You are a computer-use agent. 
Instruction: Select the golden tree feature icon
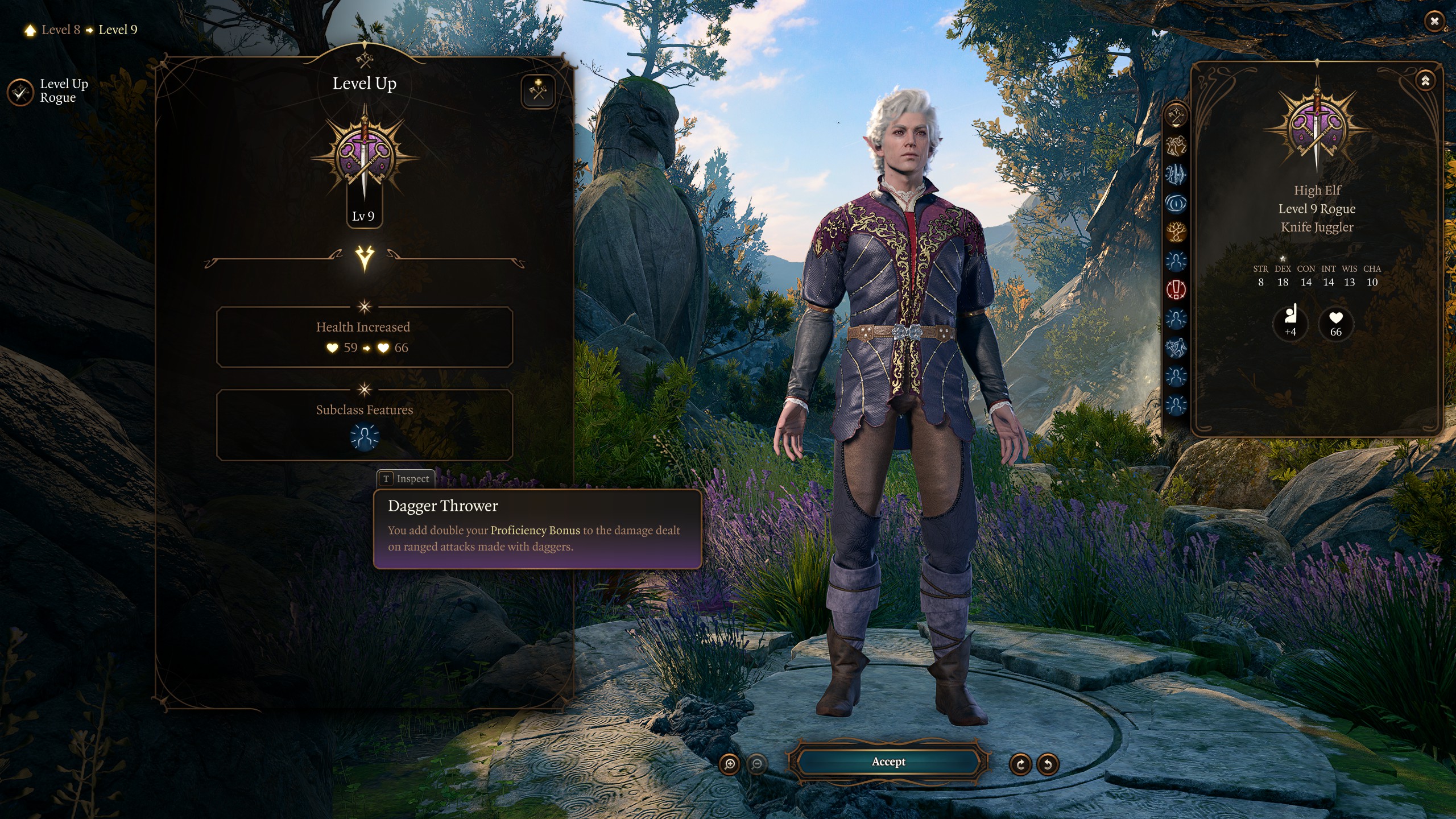coord(1176,231)
